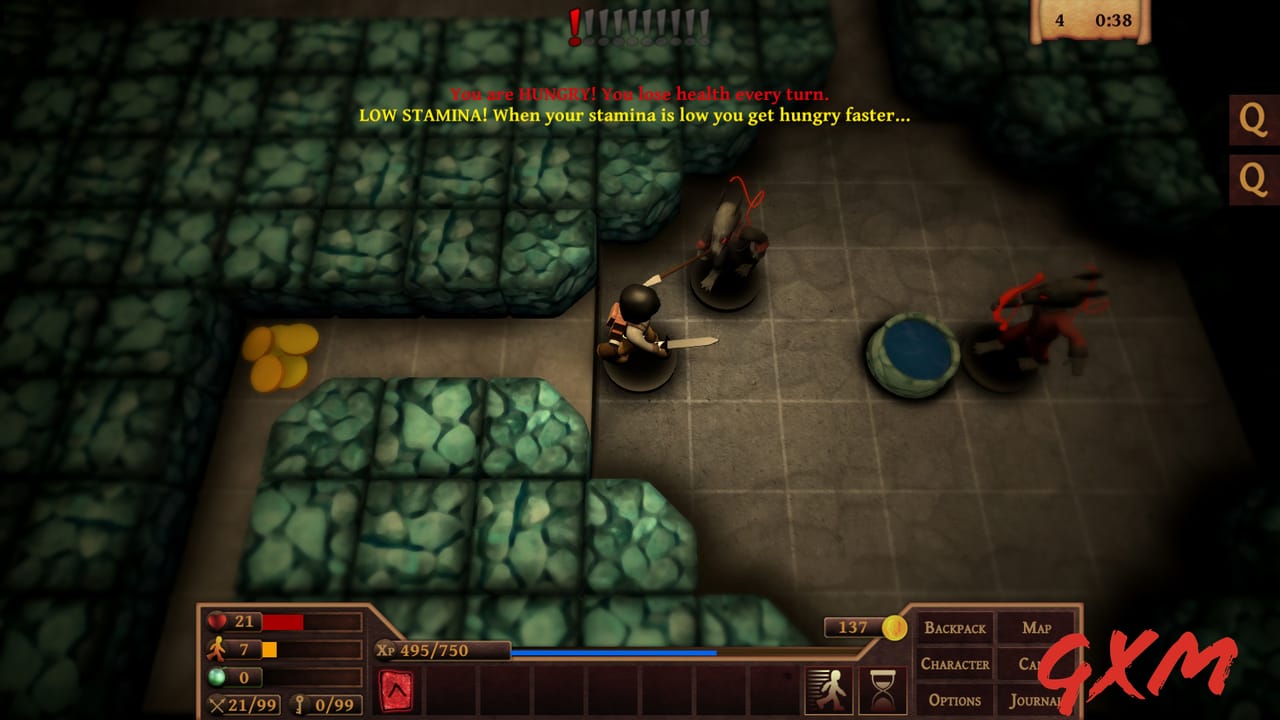This screenshot has width=1280, height=720.
Task: Open the Backpack panel
Action: [955, 628]
